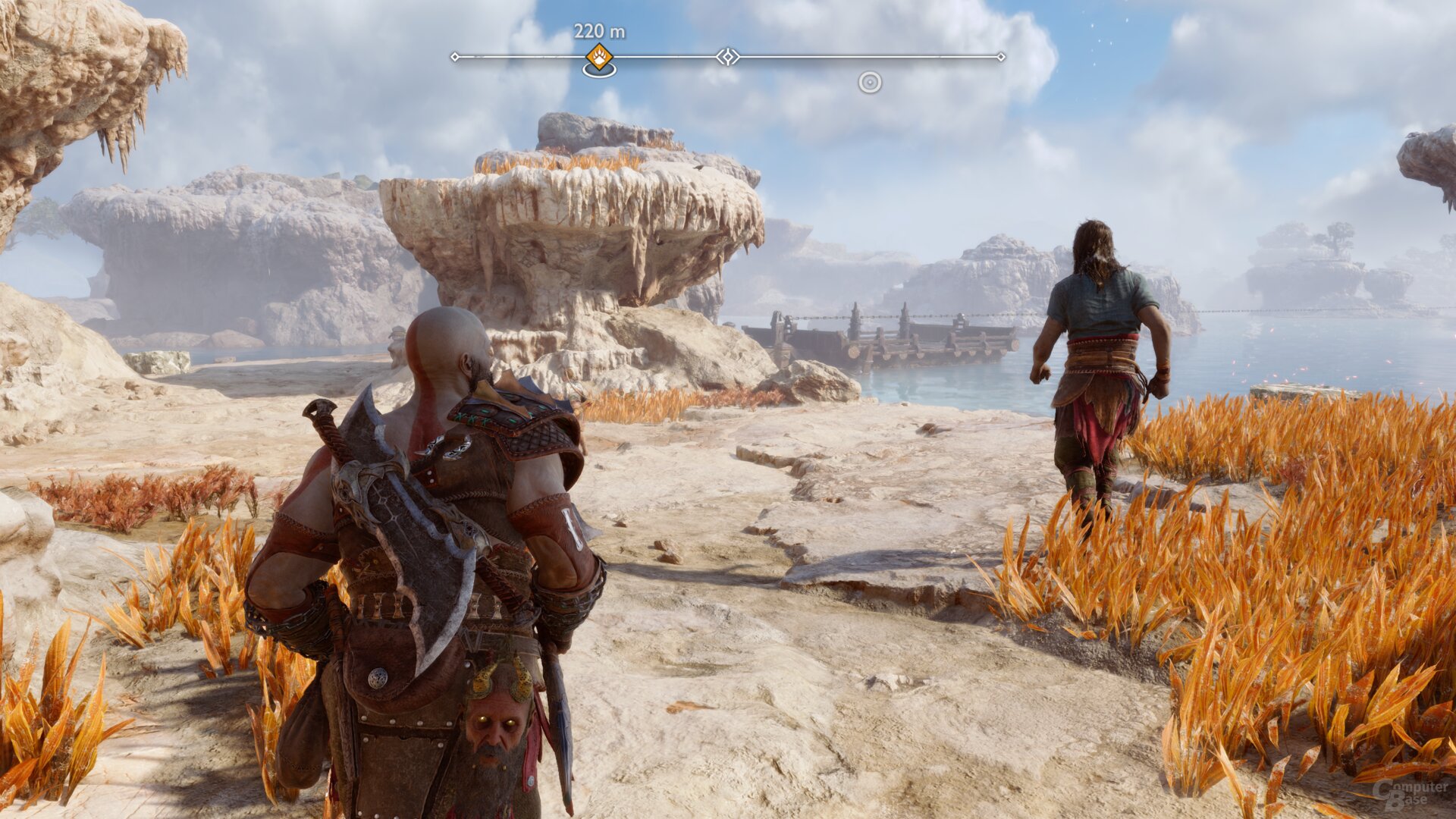
Task: Select the bear paw symbol inside the quest diamond
Action: tap(598, 56)
